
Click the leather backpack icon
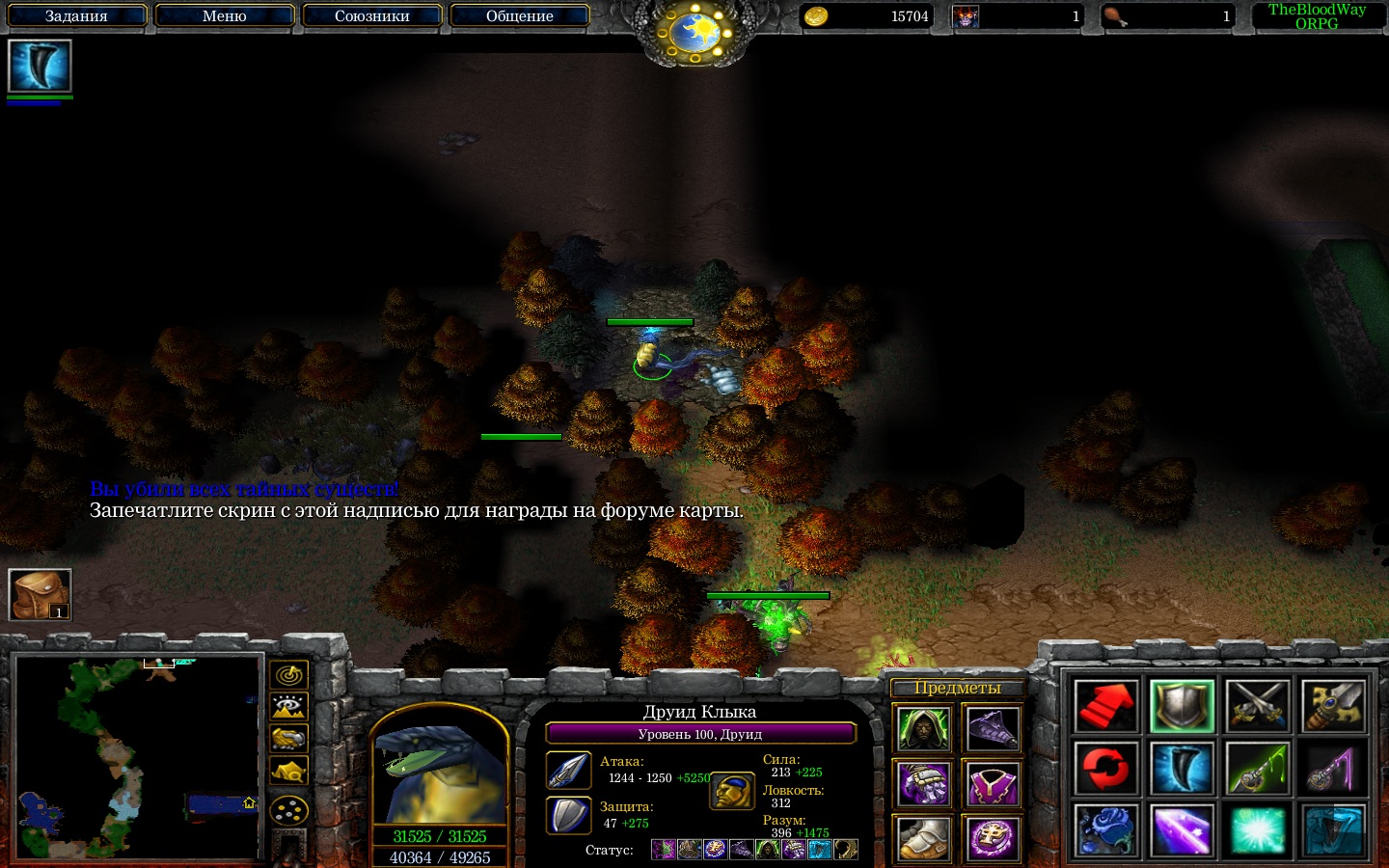pyautogui.click(x=40, y=594)
